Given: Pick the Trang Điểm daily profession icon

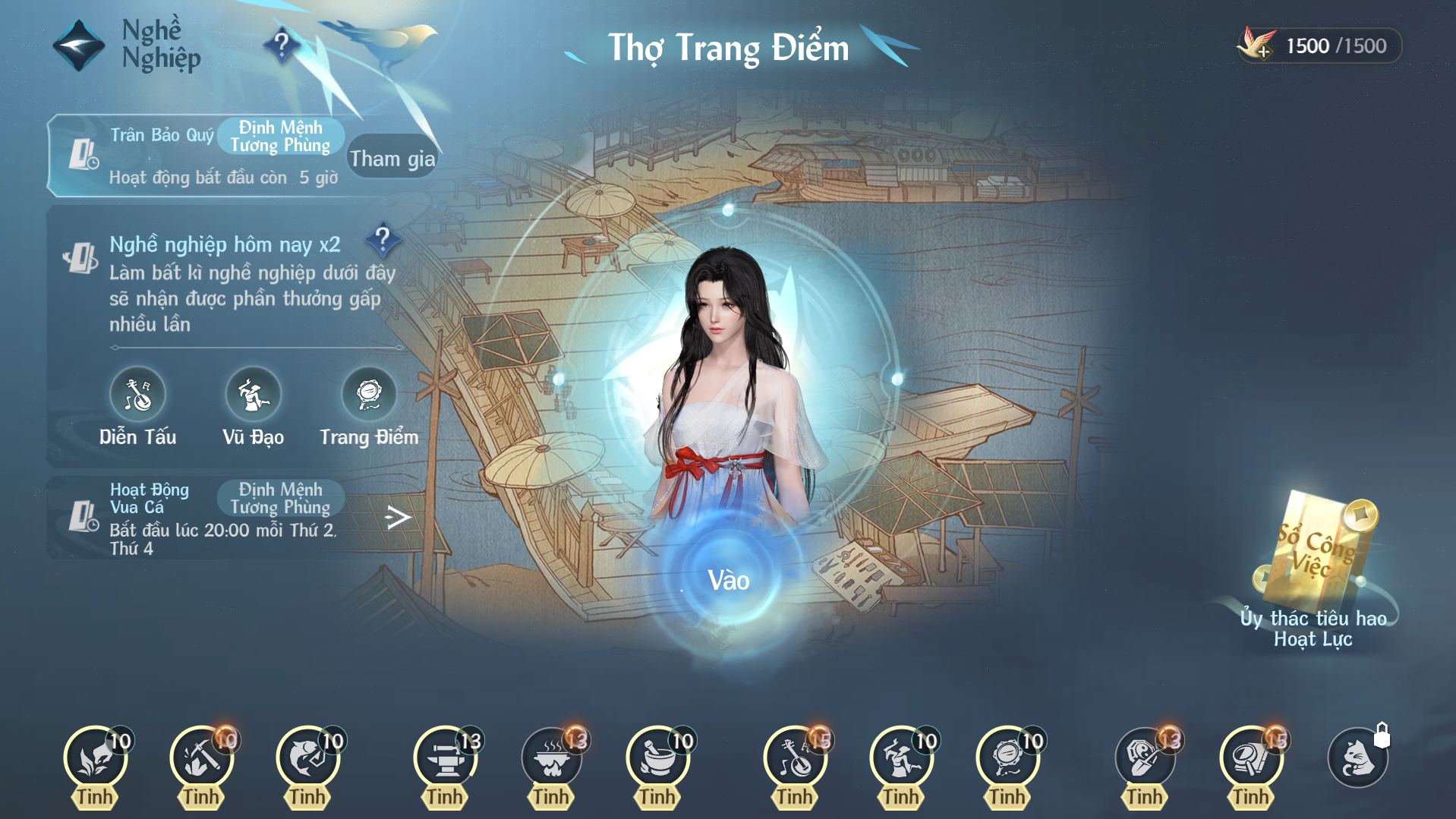Looking at the screenshot, I should pyautogui.click(x=369, y=395).
